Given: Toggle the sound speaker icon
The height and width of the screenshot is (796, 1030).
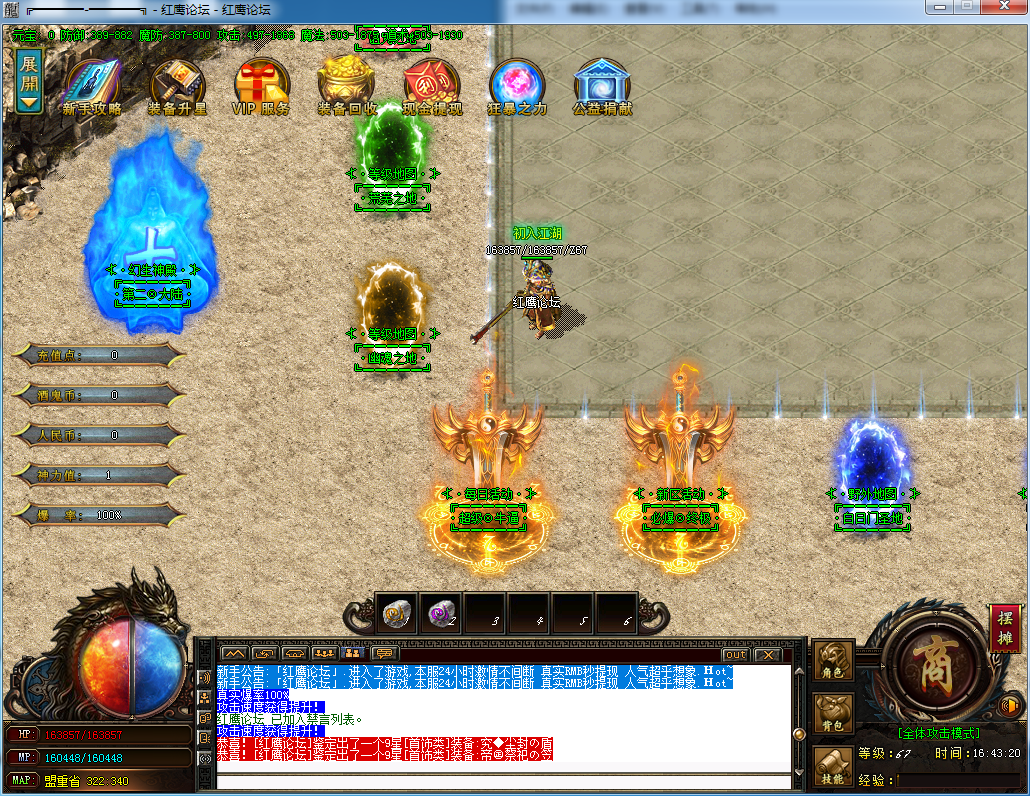Looking at the screenshot, I should click(x=1007, y=708).
